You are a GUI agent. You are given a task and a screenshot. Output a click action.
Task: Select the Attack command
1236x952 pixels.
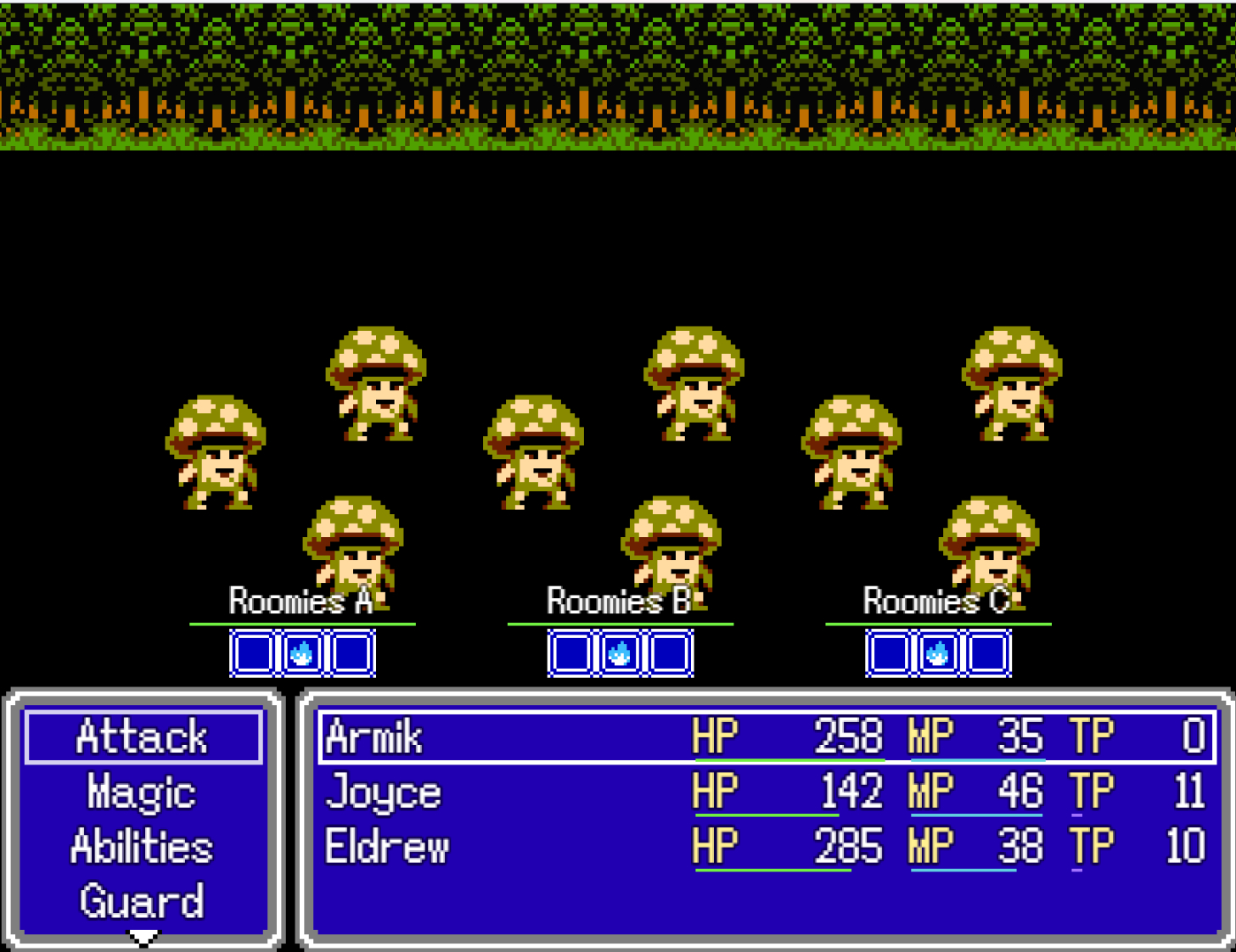[x=143, y=736]
